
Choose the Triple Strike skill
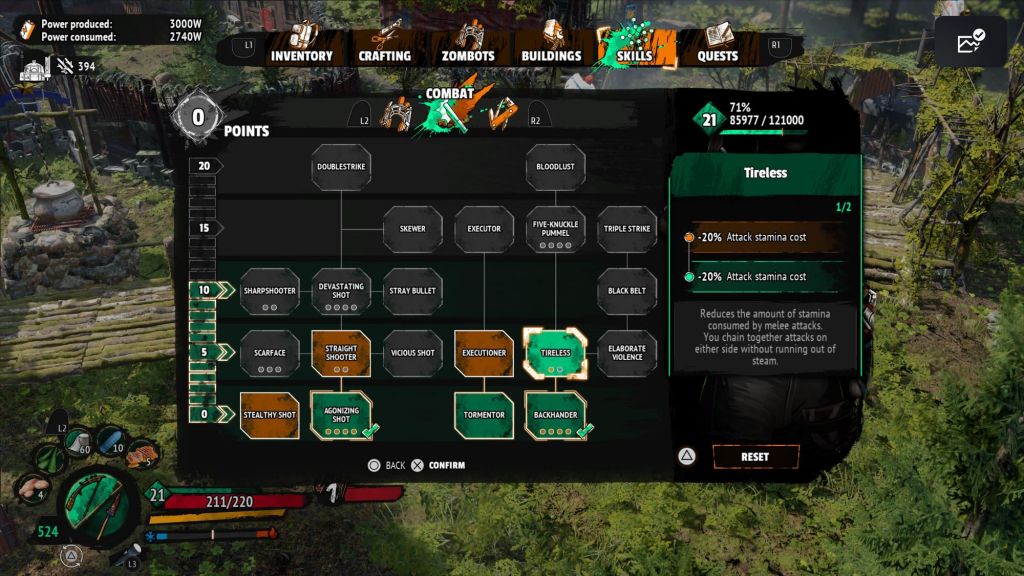(627, 229)
